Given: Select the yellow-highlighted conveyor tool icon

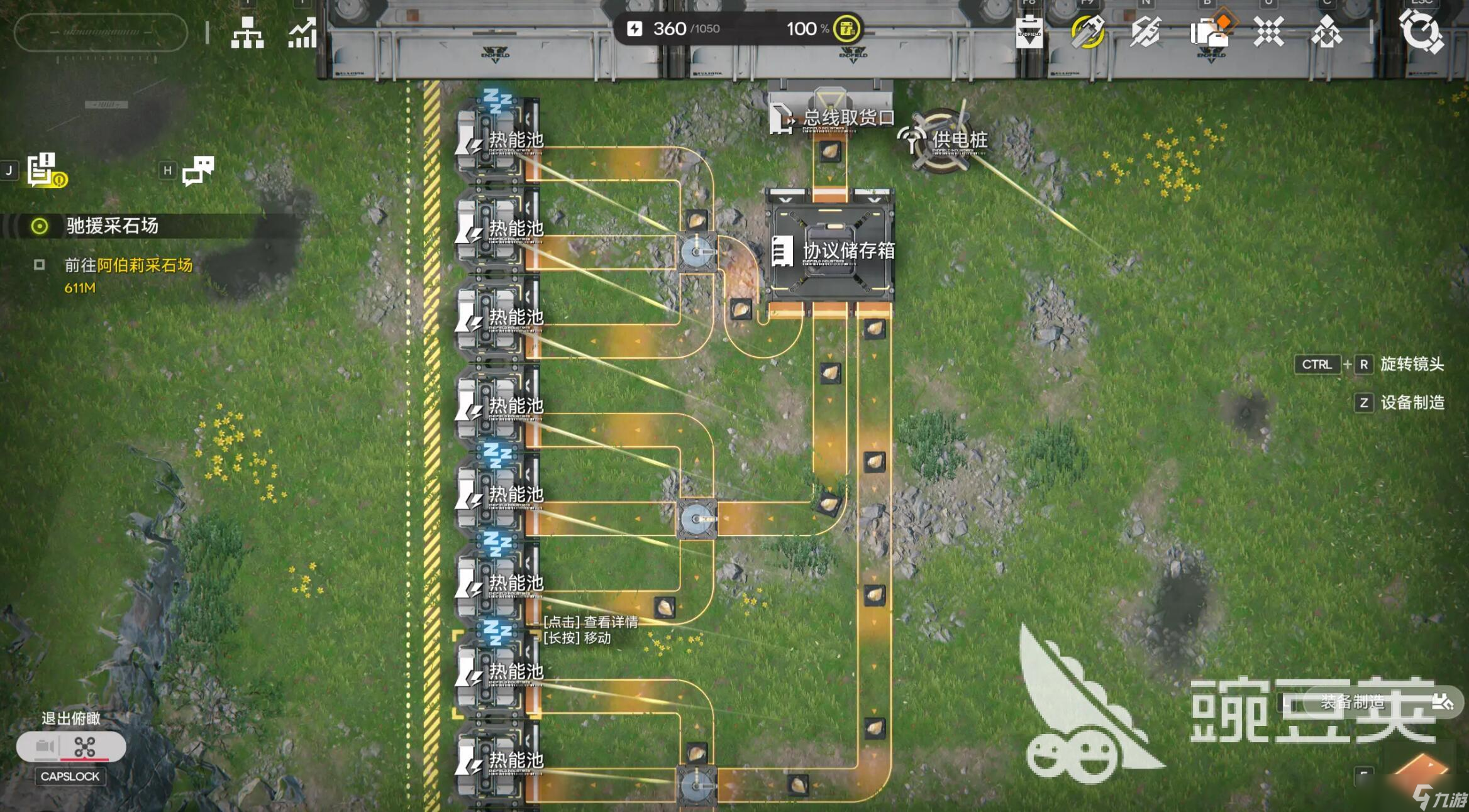Looking at the screenshot, I should [1087, 31].
